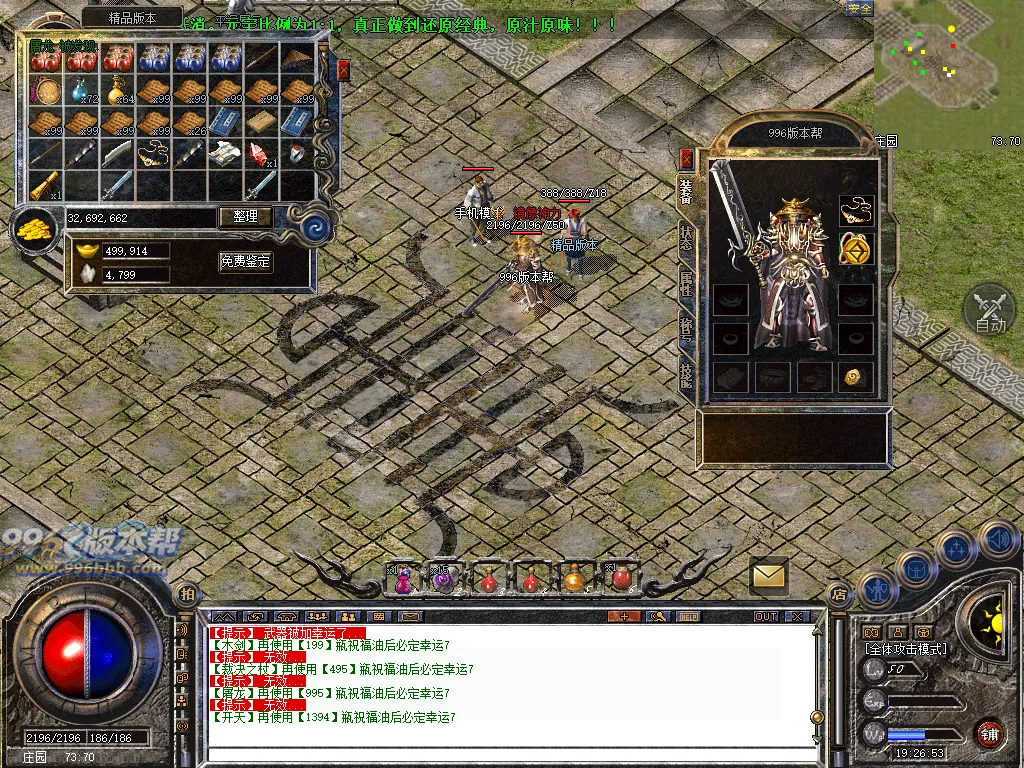This screenshot has height=768, width=1024.
Task: Select the gold necklace in the bag
Action: click(153, 153)
